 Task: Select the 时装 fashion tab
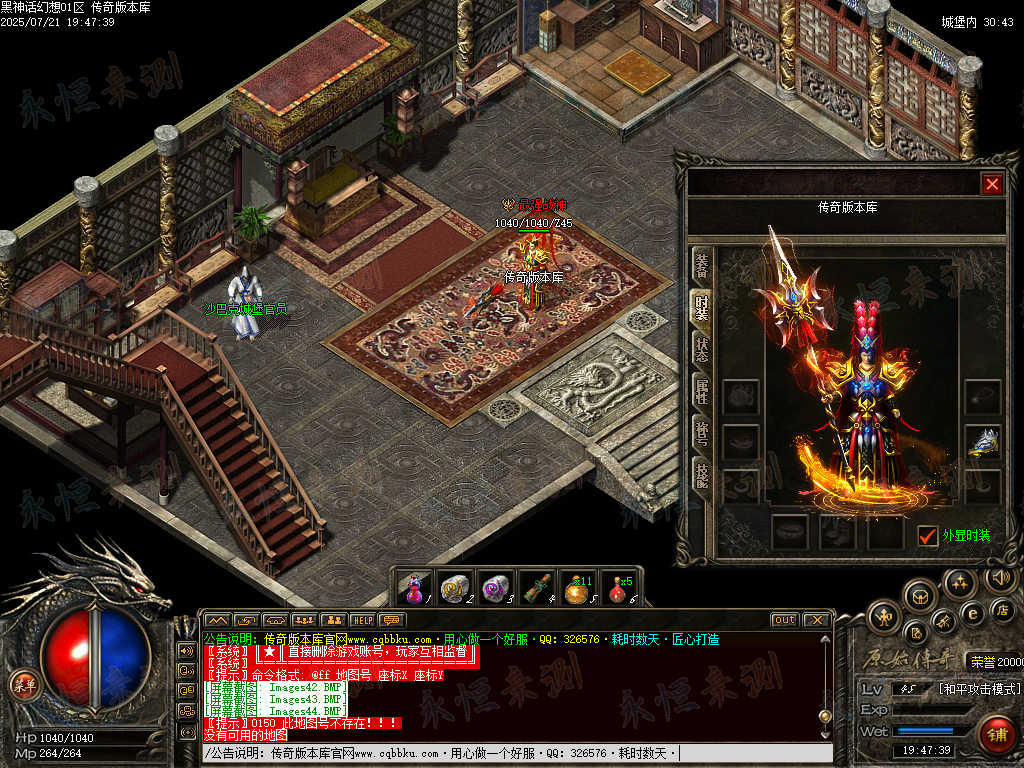tap(702, 307)
